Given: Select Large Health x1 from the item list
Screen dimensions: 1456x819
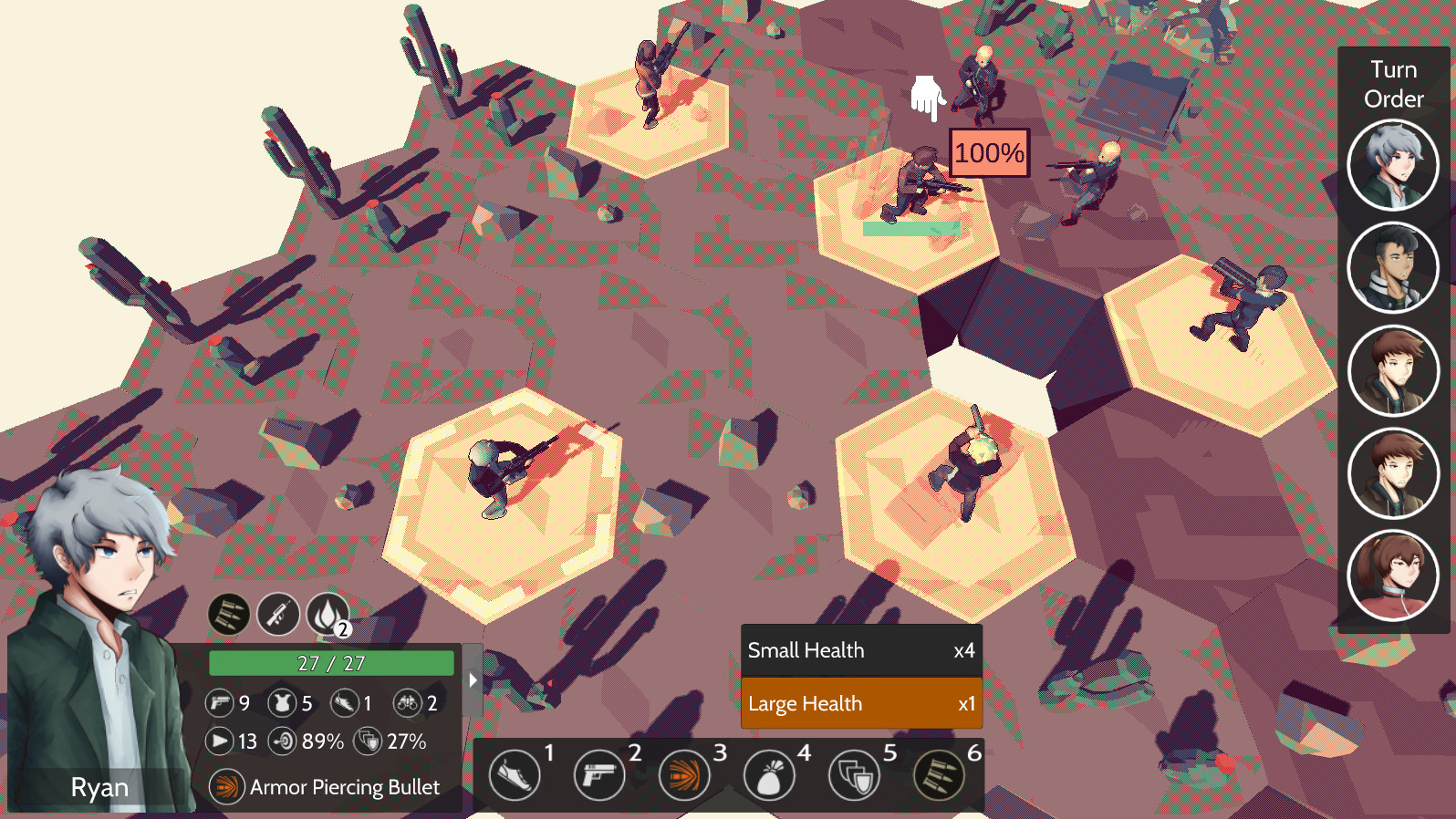Looking at the screenshot, I should pyautogui.click(x=861, y=703).
